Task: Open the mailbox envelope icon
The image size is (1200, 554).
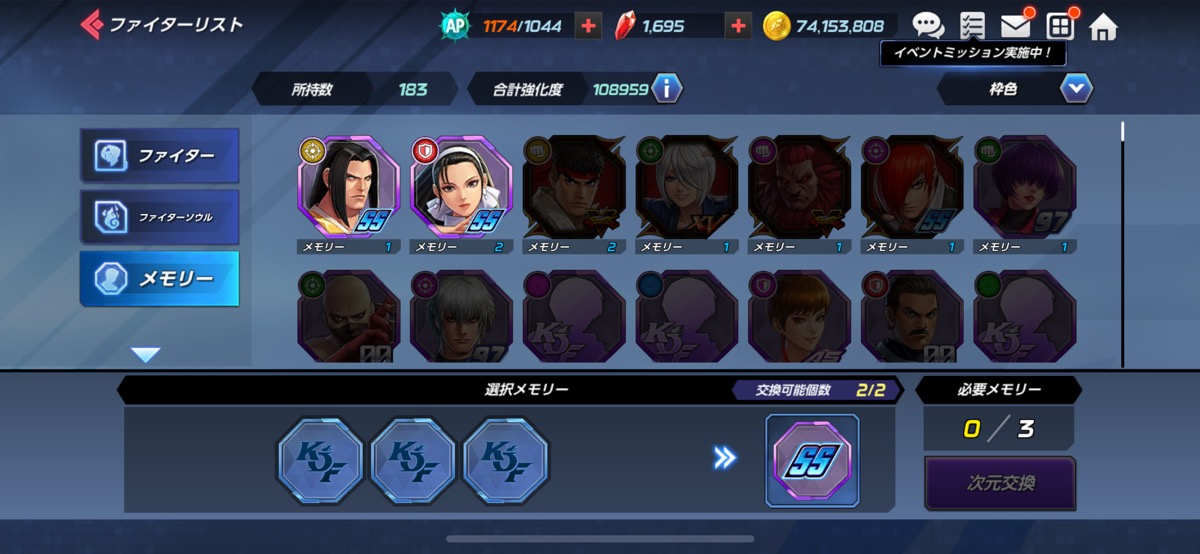Action: (x=1015, y=26)
